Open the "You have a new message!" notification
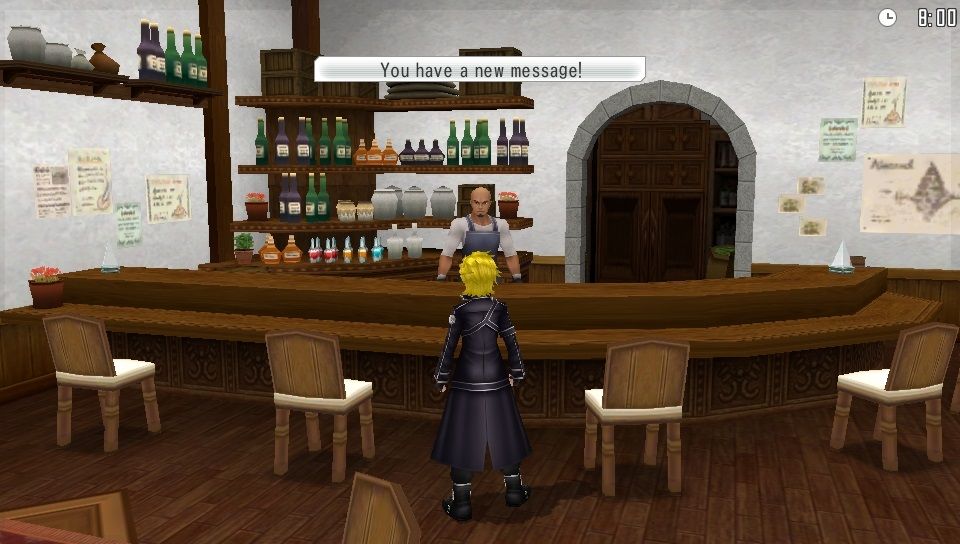 tap(480, 70)
